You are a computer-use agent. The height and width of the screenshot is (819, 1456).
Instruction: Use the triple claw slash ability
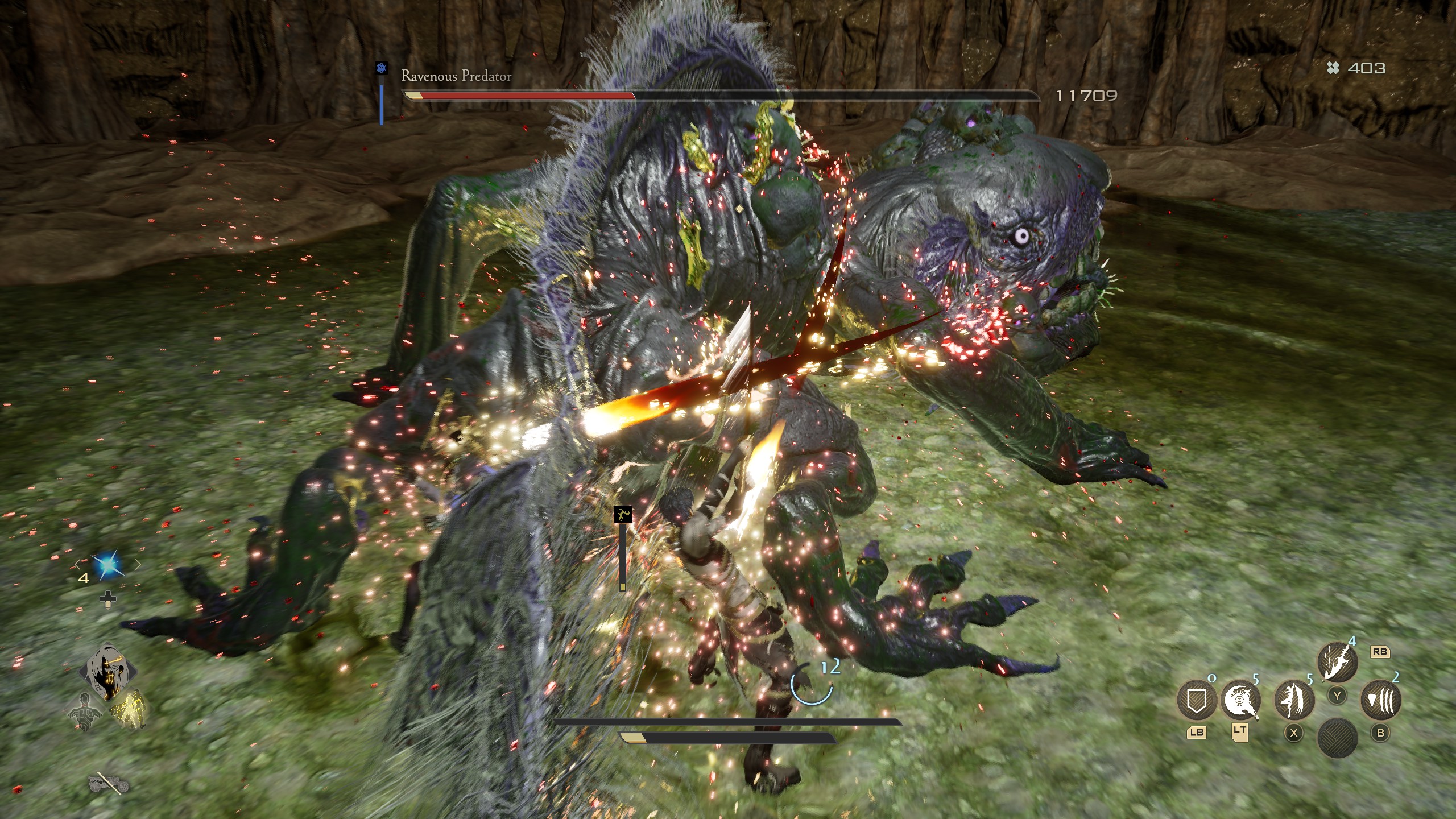pos(1380,700)
